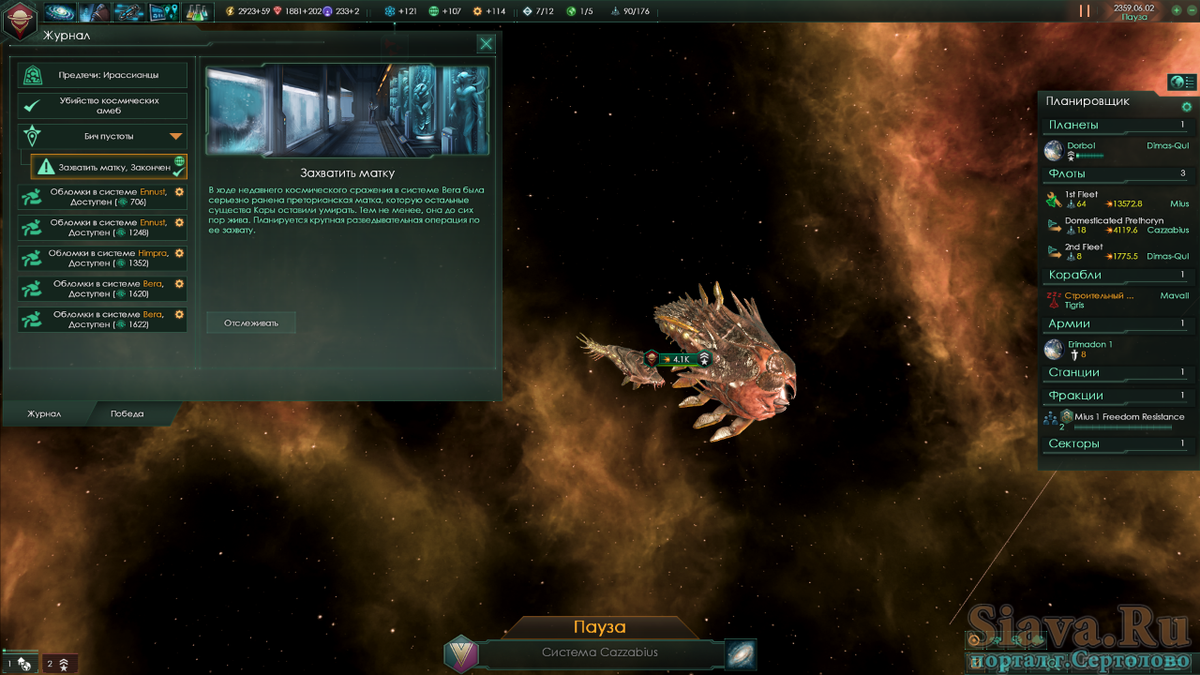Toggle the Планировщик panel globe button
The image size is (1200, 675).
tap(1182, 82)
